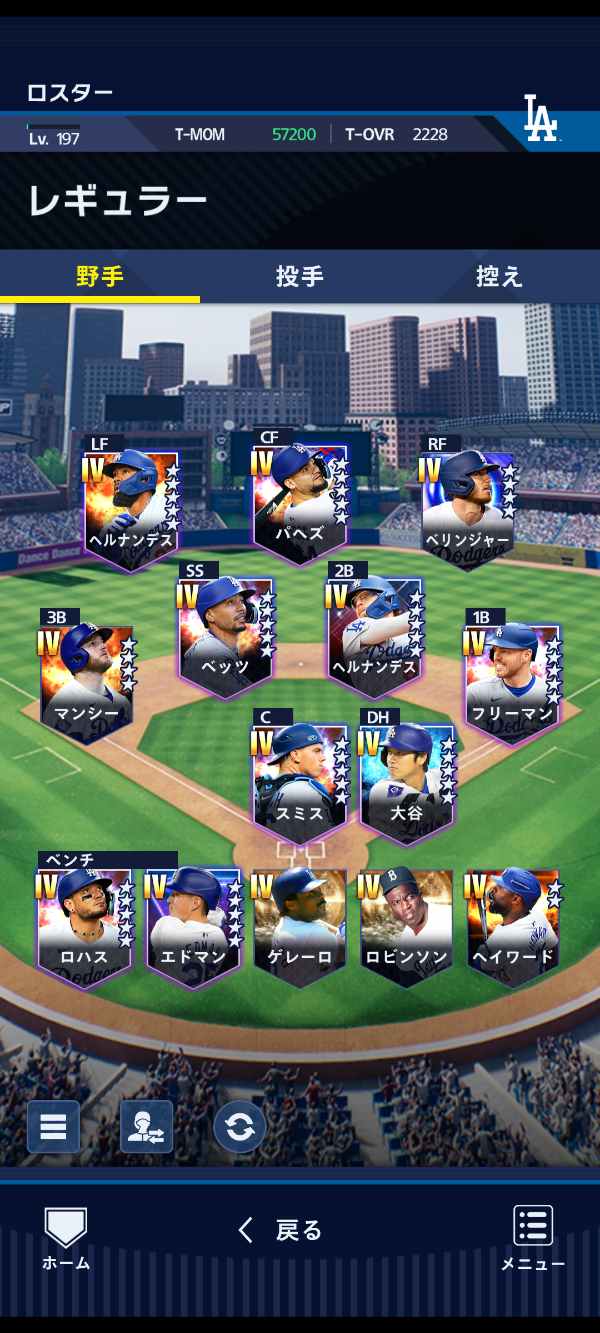The image size is (600, 1333).
Task: Open the three-line list view button
Action: tap(53, 1127)
